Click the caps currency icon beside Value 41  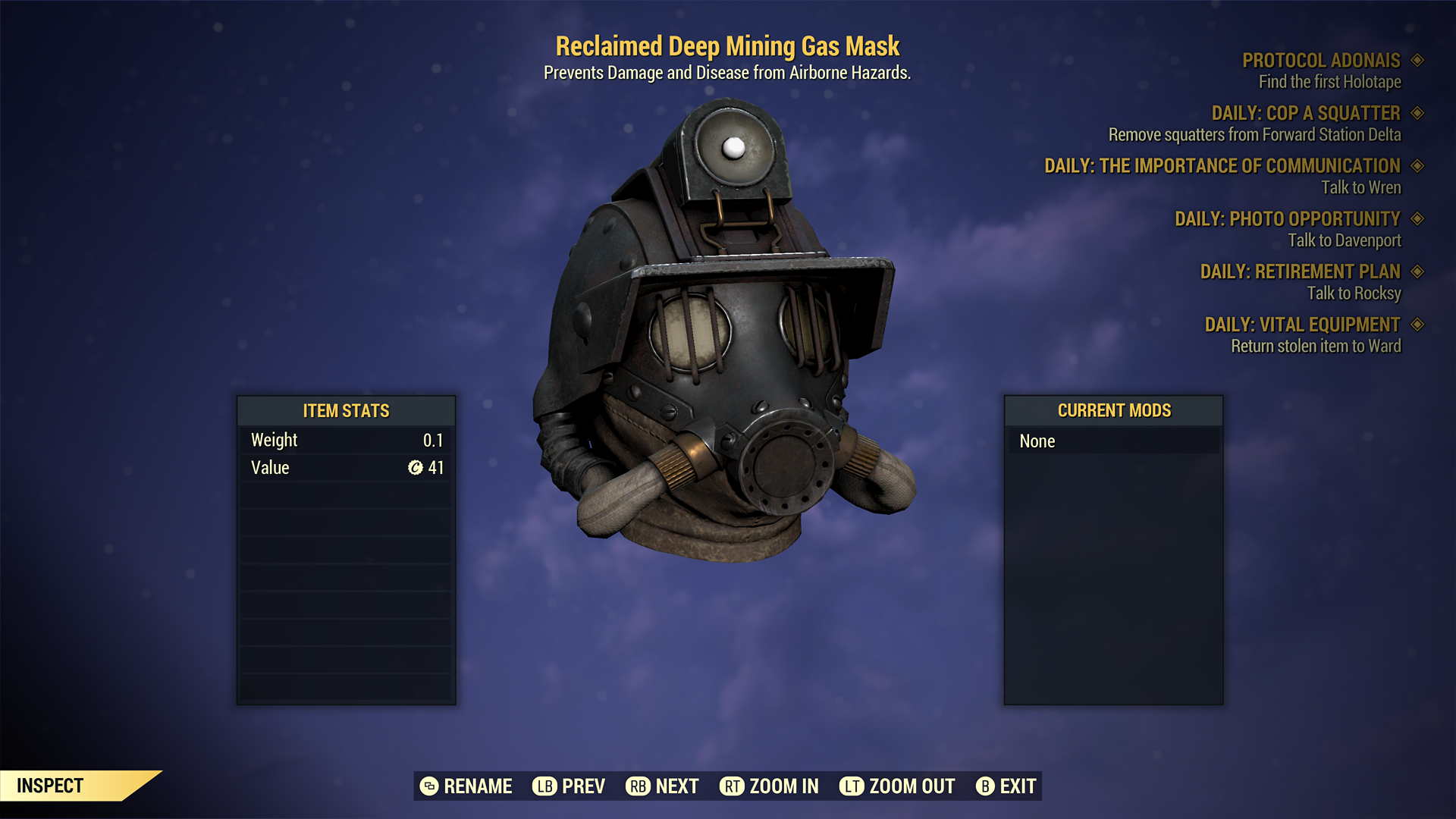coord(414,468)
